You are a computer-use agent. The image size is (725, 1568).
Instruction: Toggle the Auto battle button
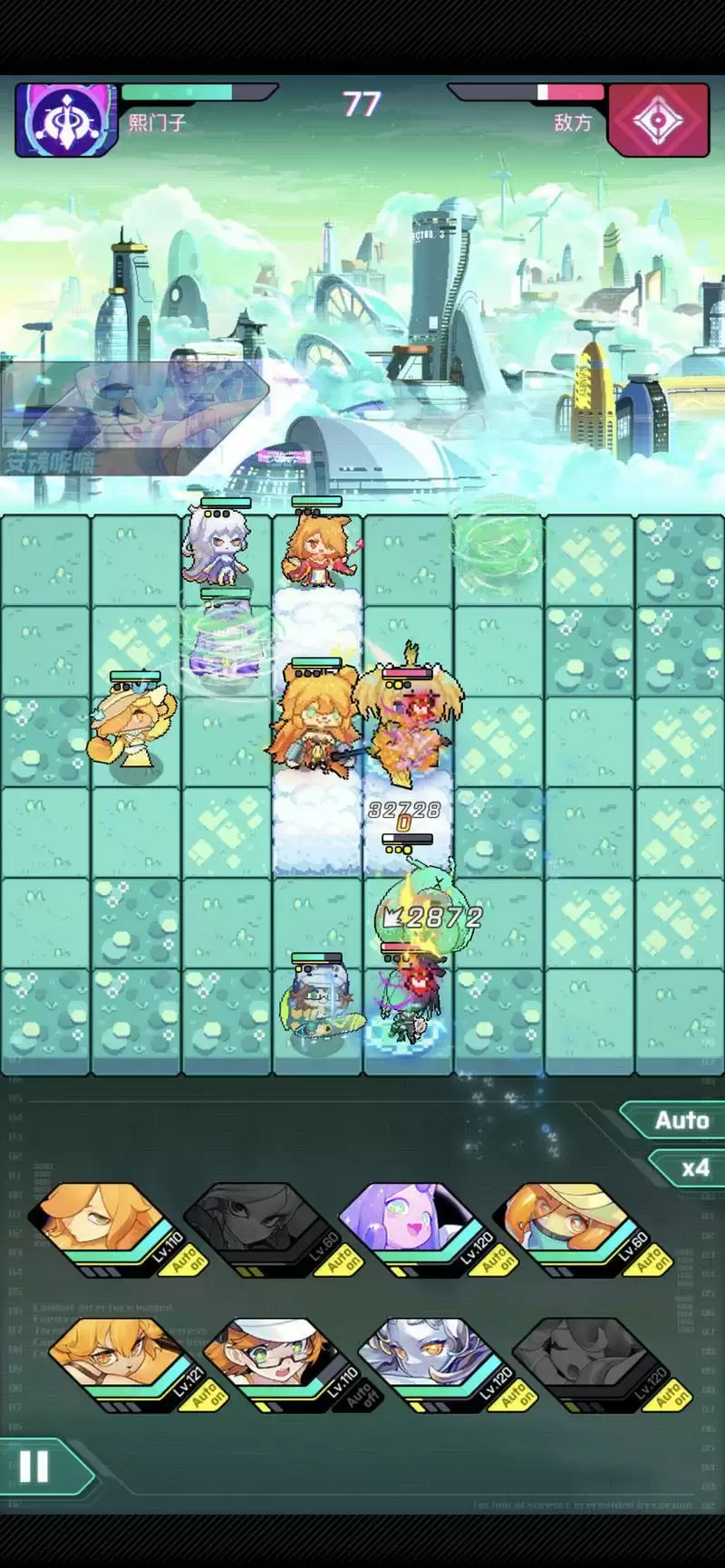tap(678, 1121)
